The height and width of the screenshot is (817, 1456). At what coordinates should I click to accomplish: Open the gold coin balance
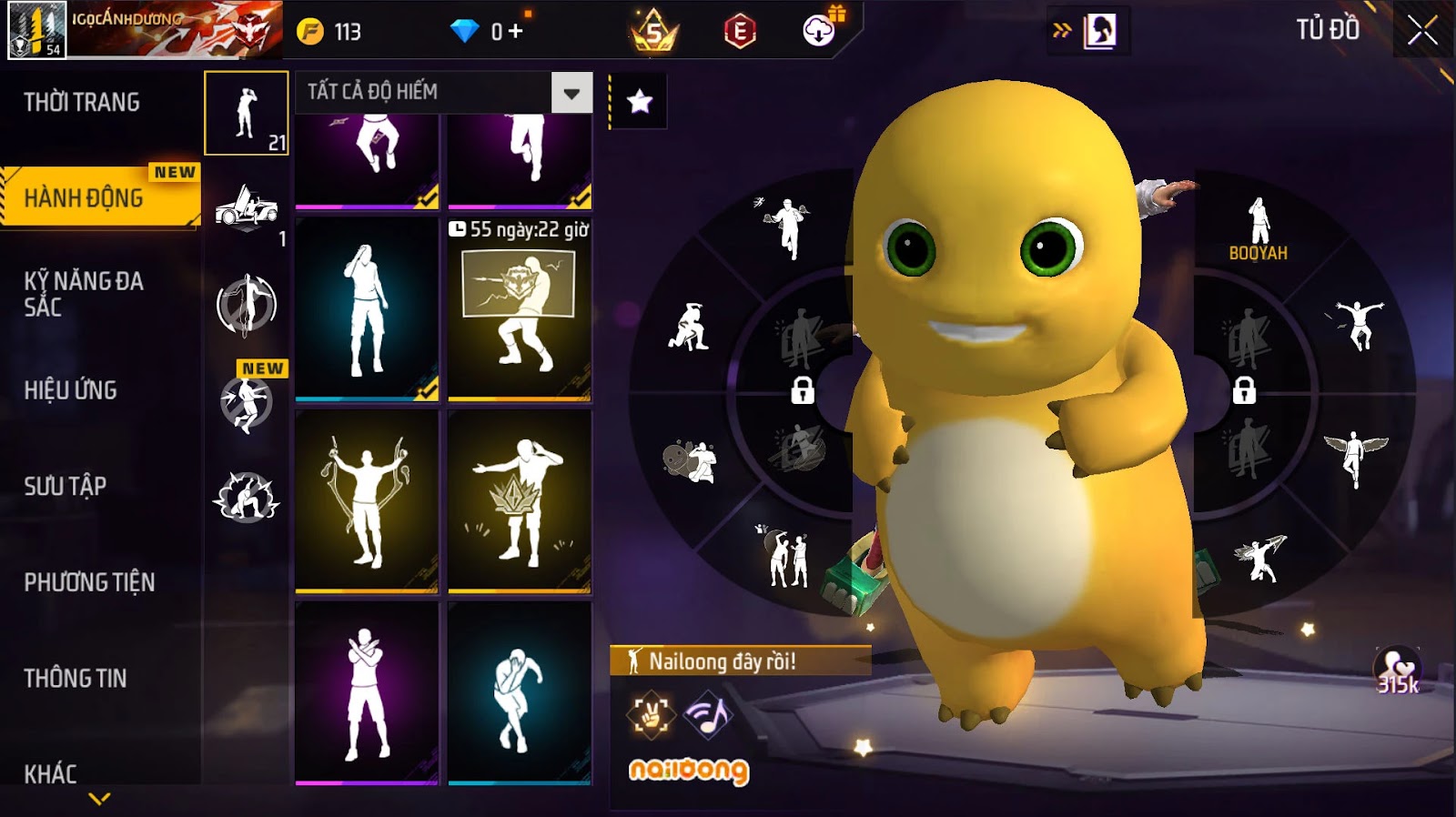329,32
